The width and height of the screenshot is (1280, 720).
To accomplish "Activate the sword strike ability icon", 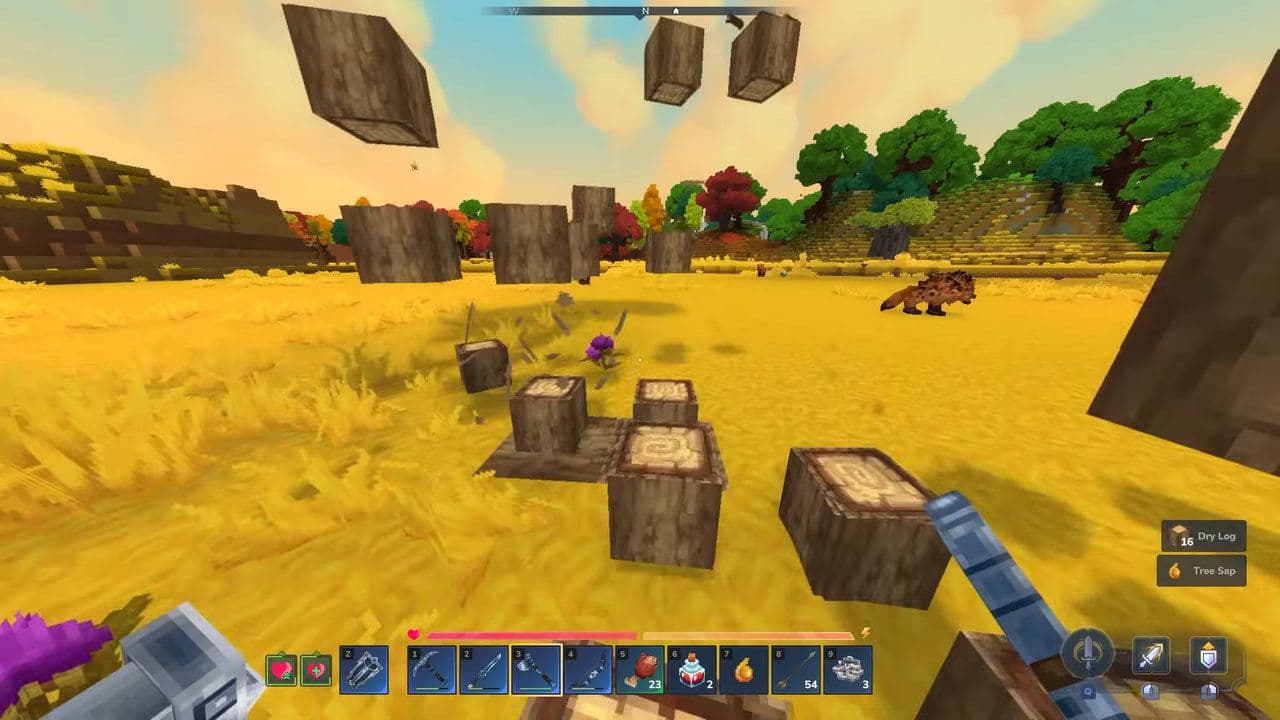I will [1151, 654].
